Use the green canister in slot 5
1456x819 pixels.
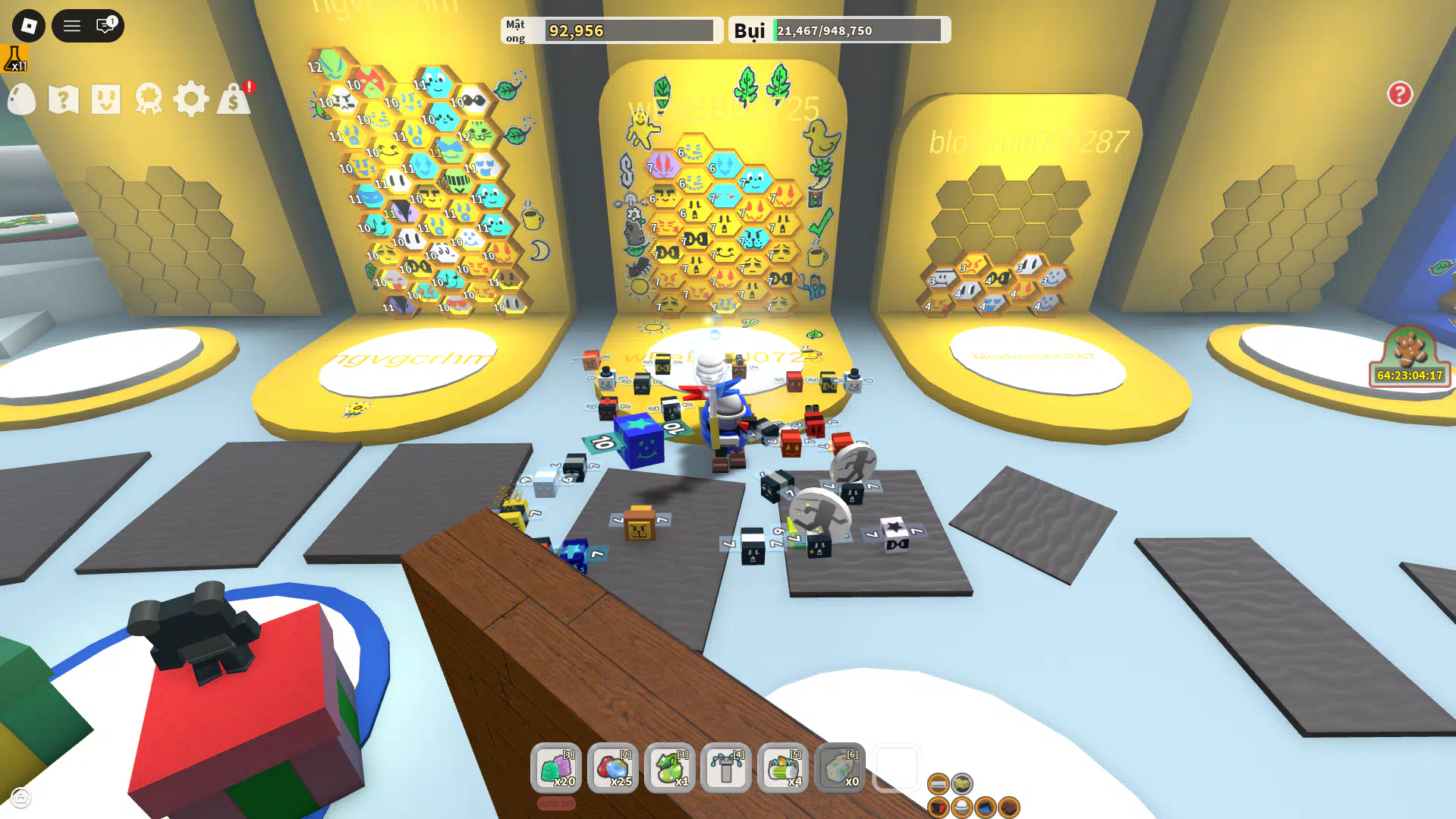click(x=783, y=768)
